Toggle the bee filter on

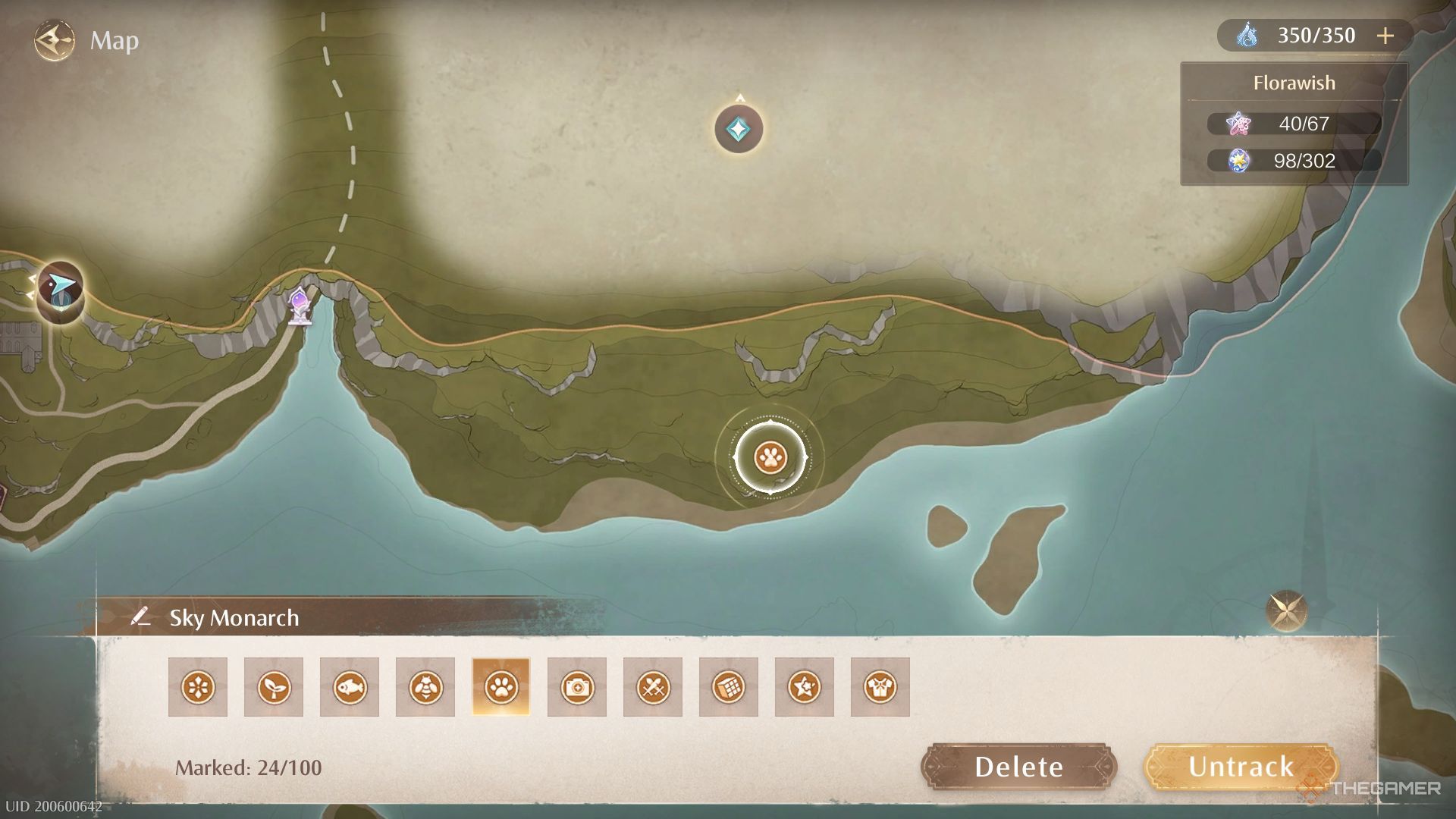[x=425, y=687]
